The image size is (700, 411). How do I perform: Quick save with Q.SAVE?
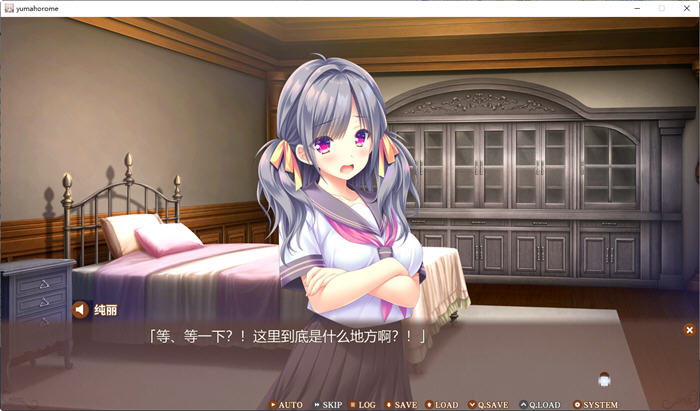488,405
